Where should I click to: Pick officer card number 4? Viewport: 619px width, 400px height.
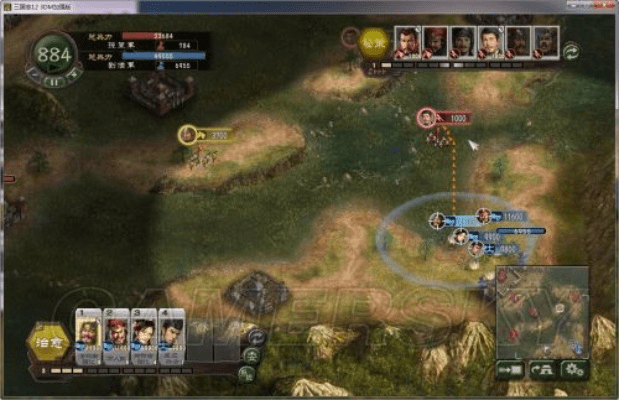(172, 340)
